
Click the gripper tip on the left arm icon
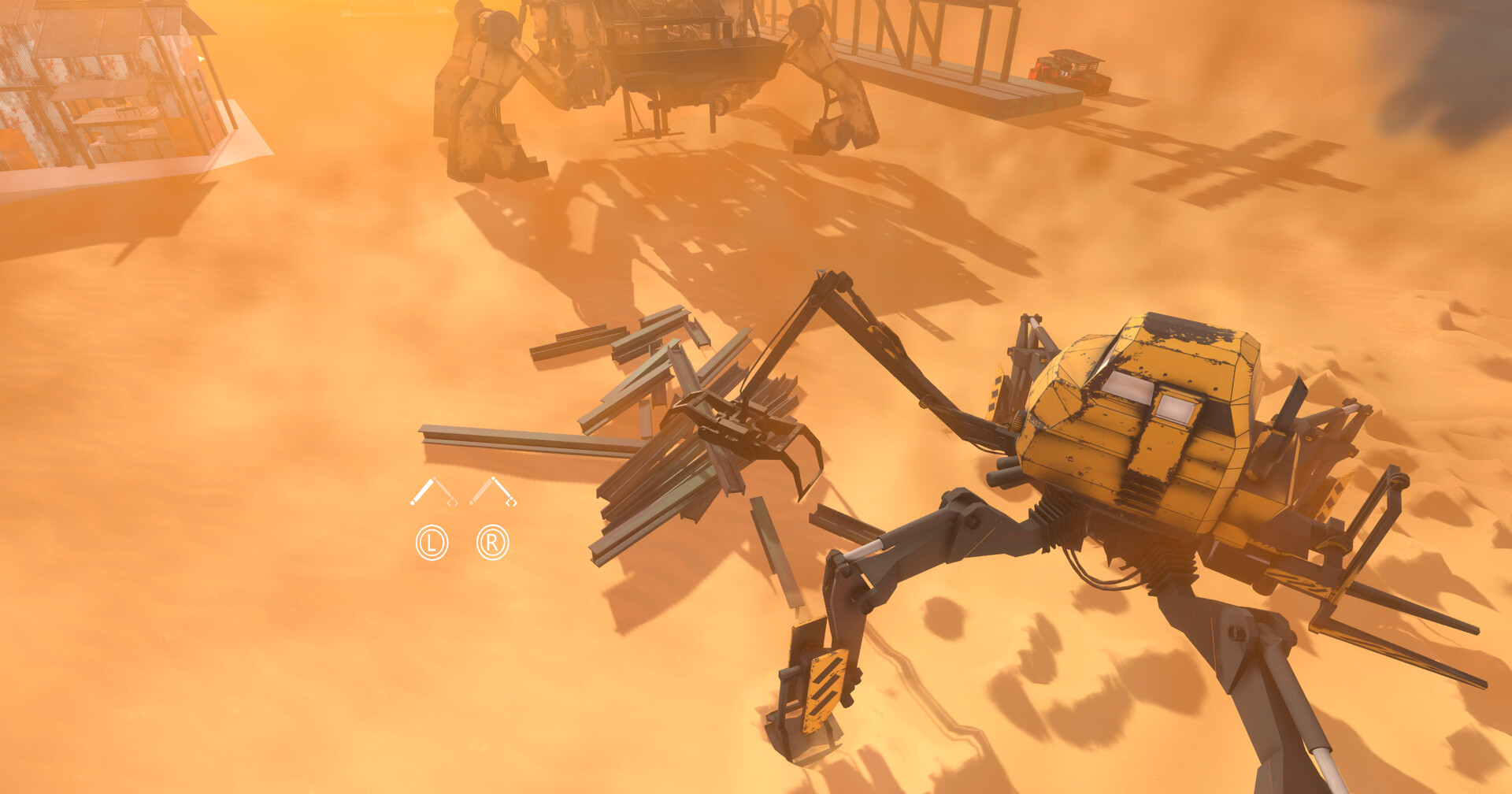[453, 503]
